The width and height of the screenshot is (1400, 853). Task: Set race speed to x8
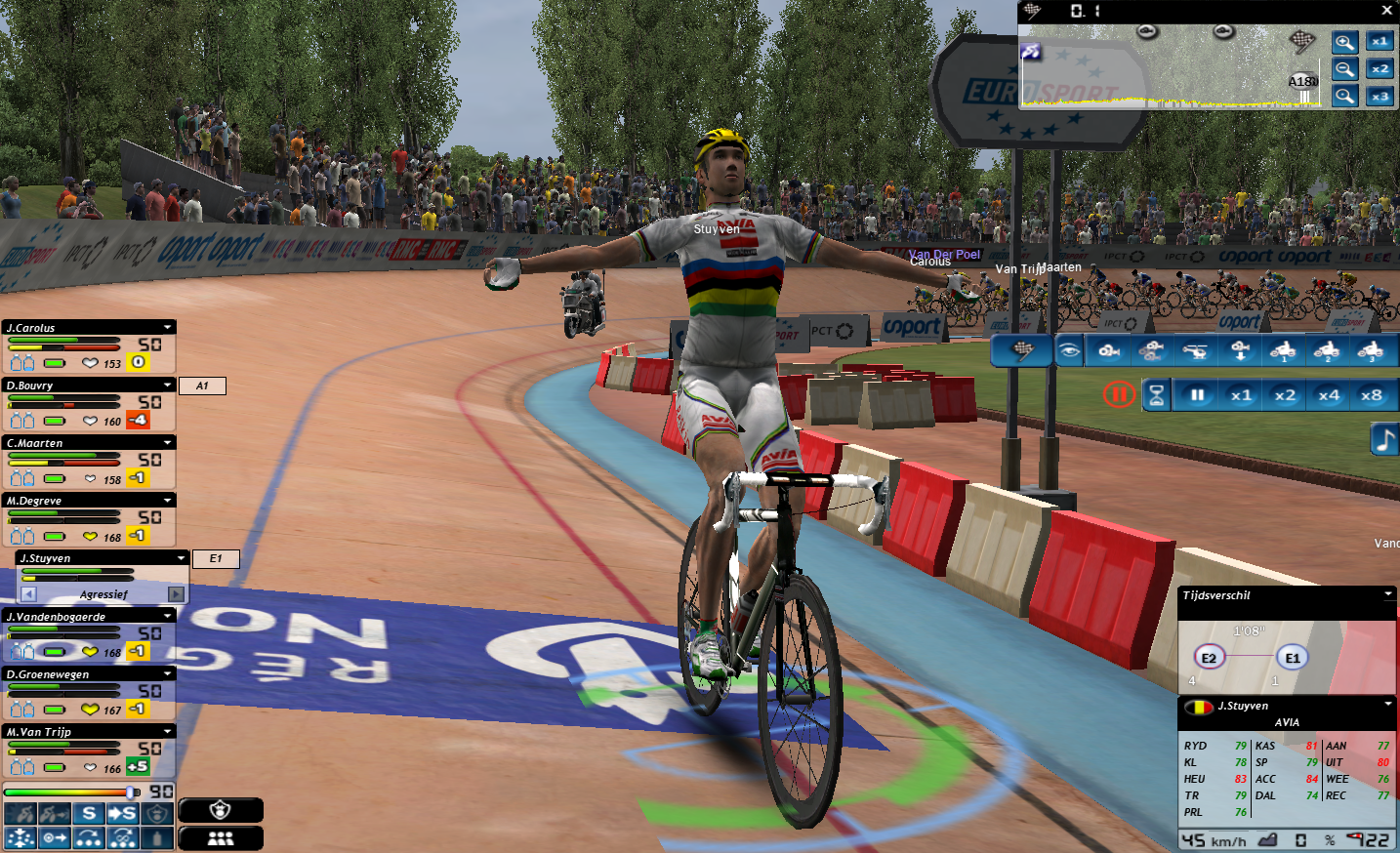1372,395
